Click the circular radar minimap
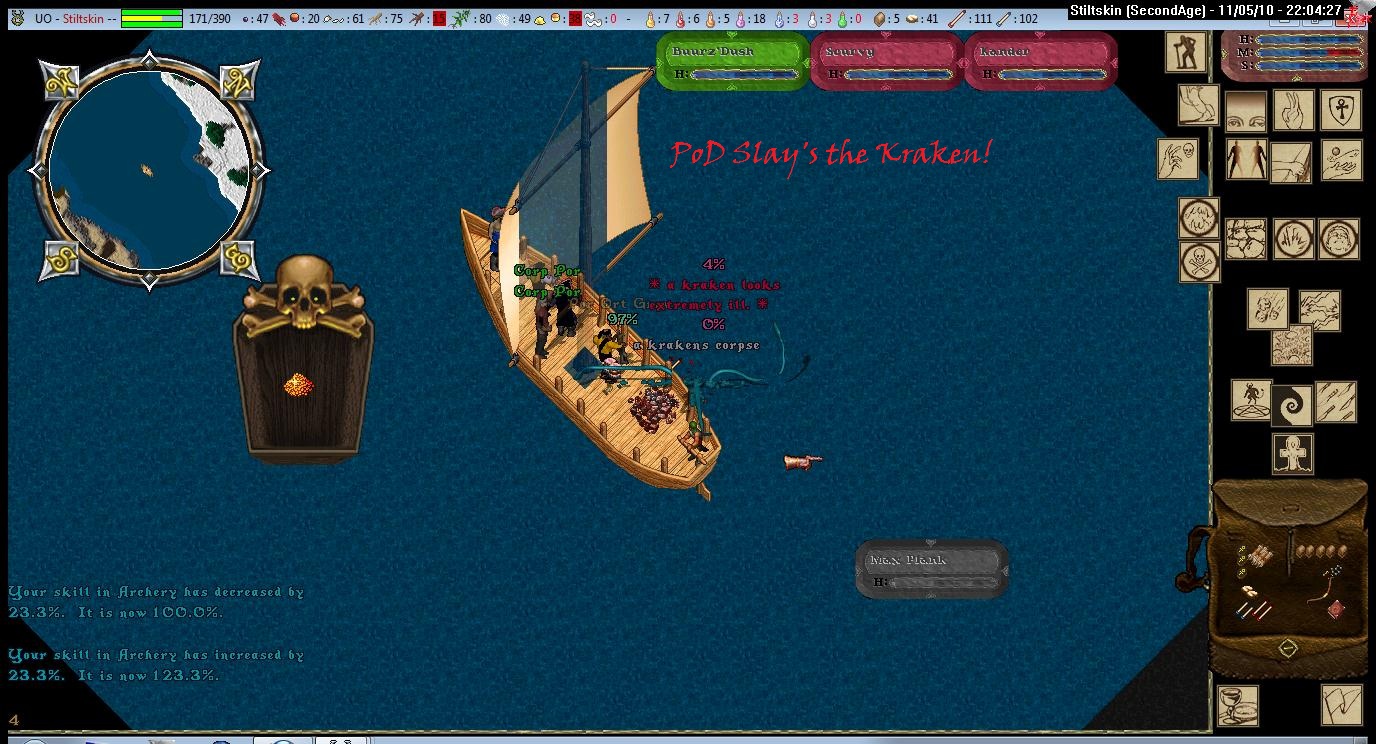This screenshot has width=1376, height=744. (148, 170)
